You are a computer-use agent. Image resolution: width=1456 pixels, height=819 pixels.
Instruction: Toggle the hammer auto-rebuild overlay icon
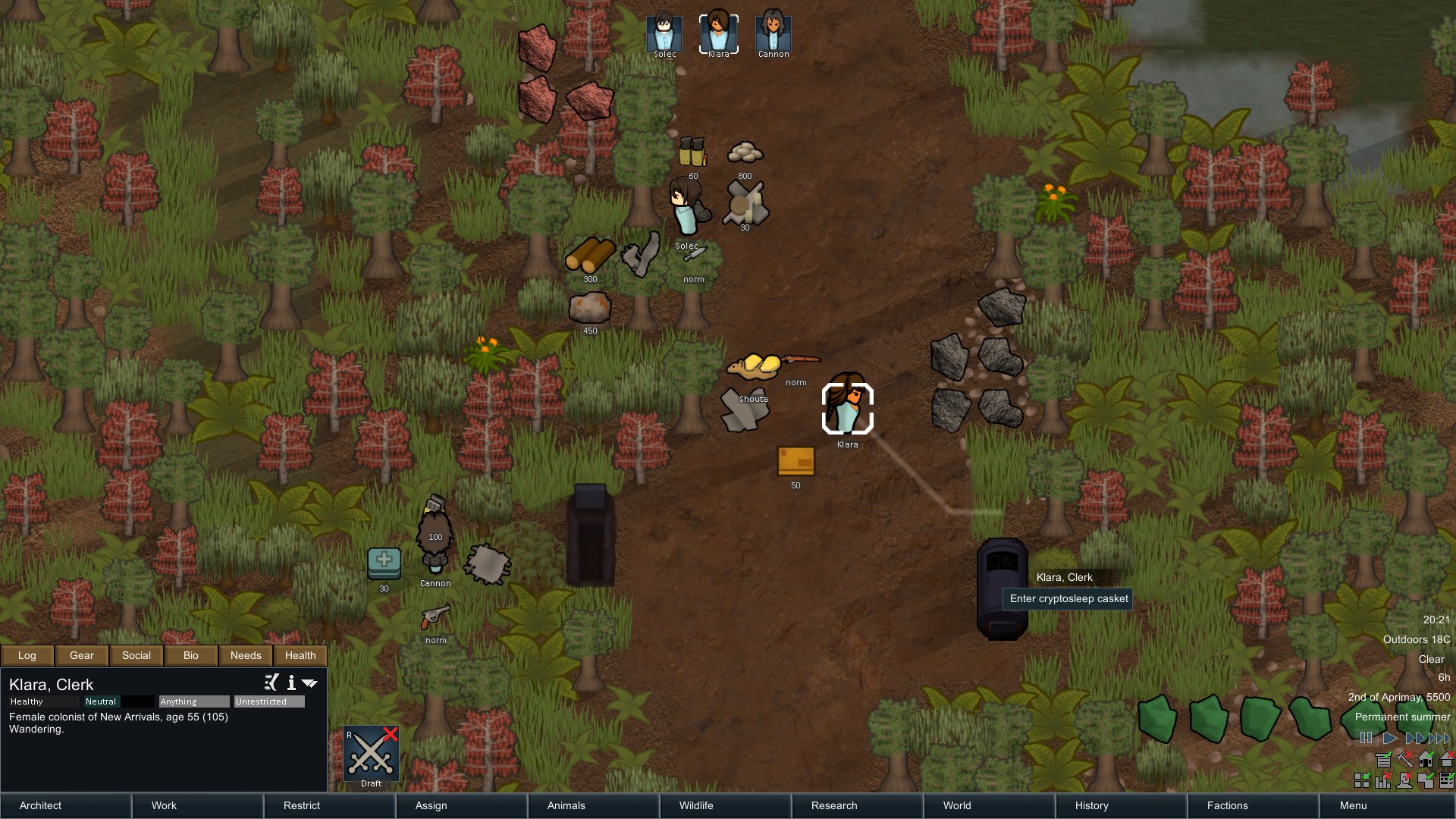(1404, 759)
